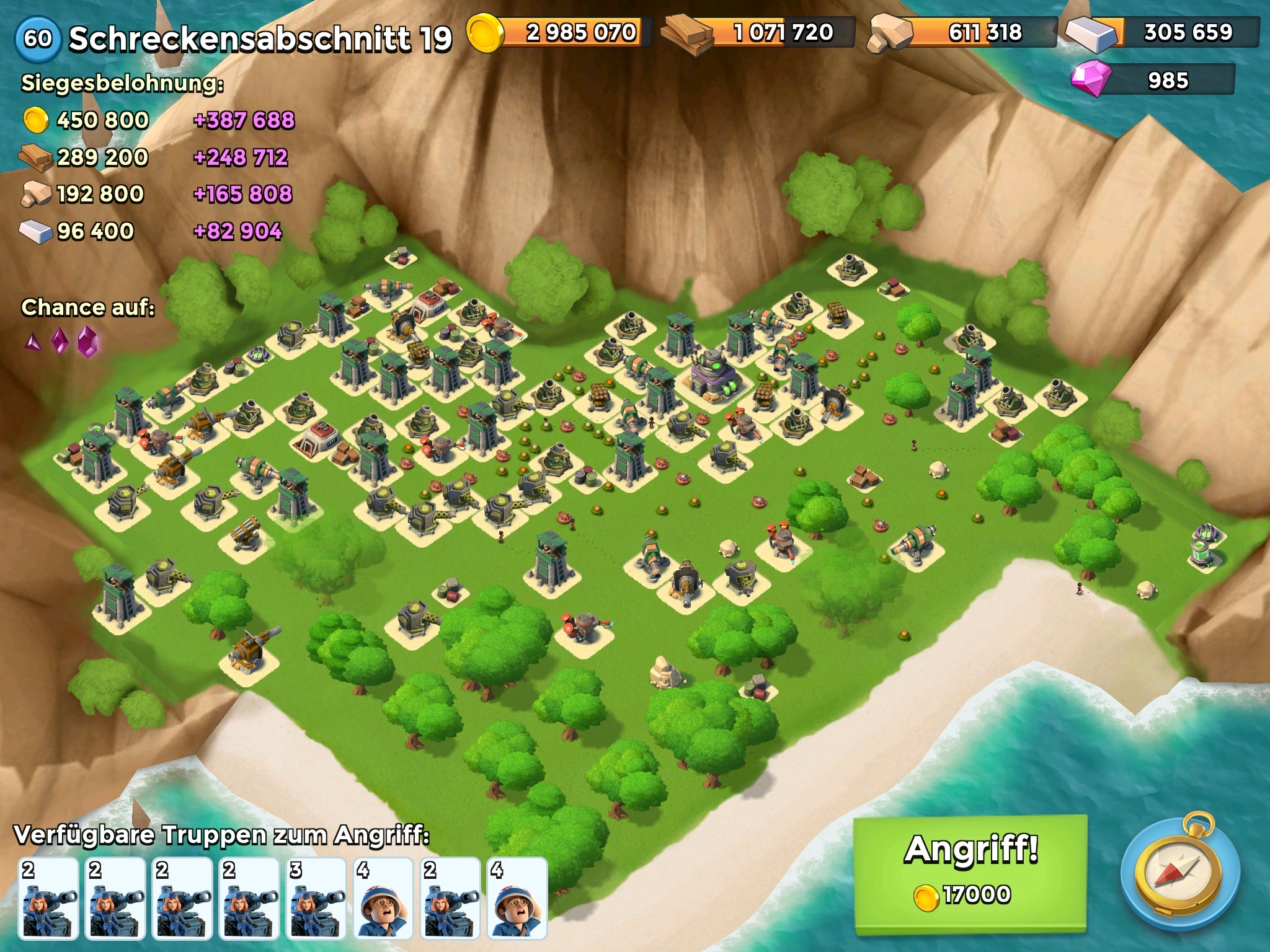Choose the medic card between two tank cards
Viewport: 1270px width, 952px height.
pos(383,898)
